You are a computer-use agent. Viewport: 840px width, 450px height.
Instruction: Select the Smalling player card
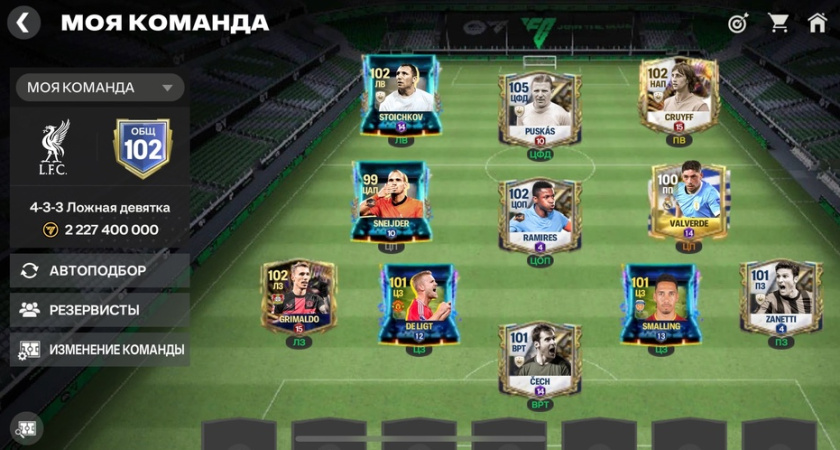click(x=659, y=304)
